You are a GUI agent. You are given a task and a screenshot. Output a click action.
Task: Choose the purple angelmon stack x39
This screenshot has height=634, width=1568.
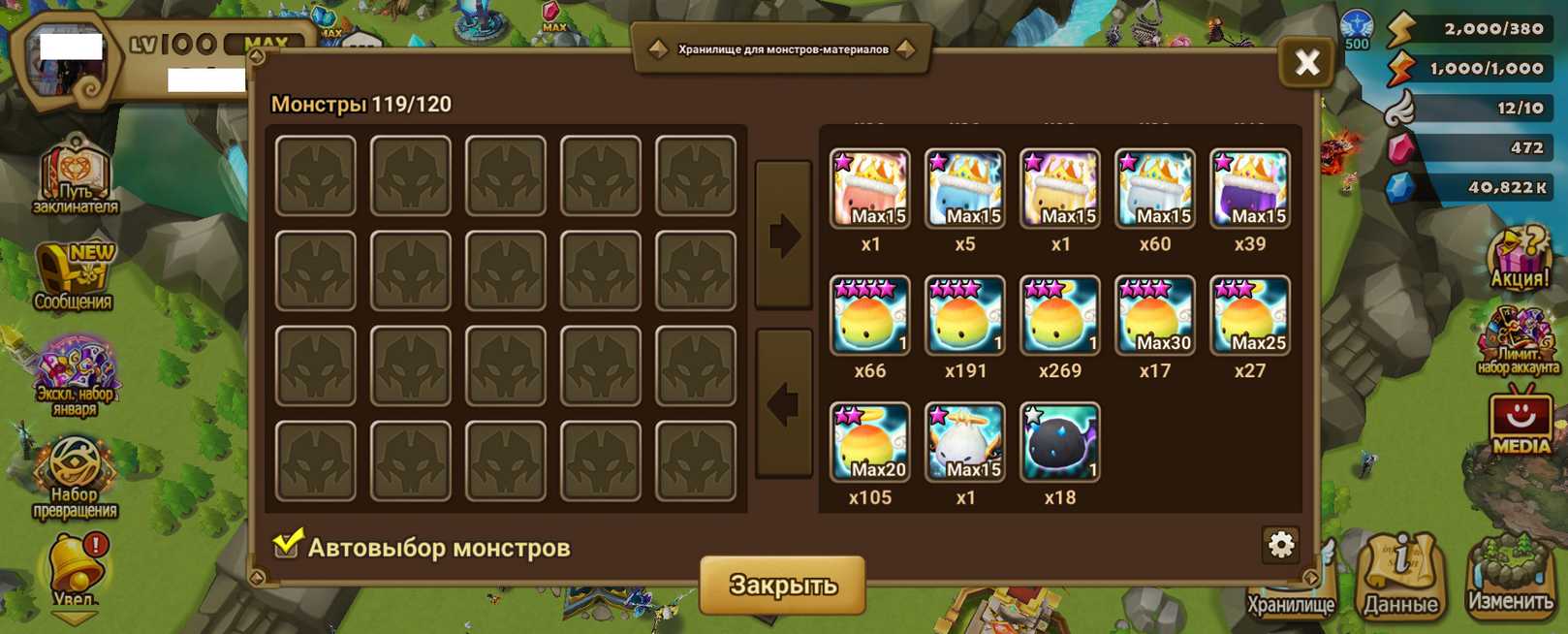coord(1249,188)
